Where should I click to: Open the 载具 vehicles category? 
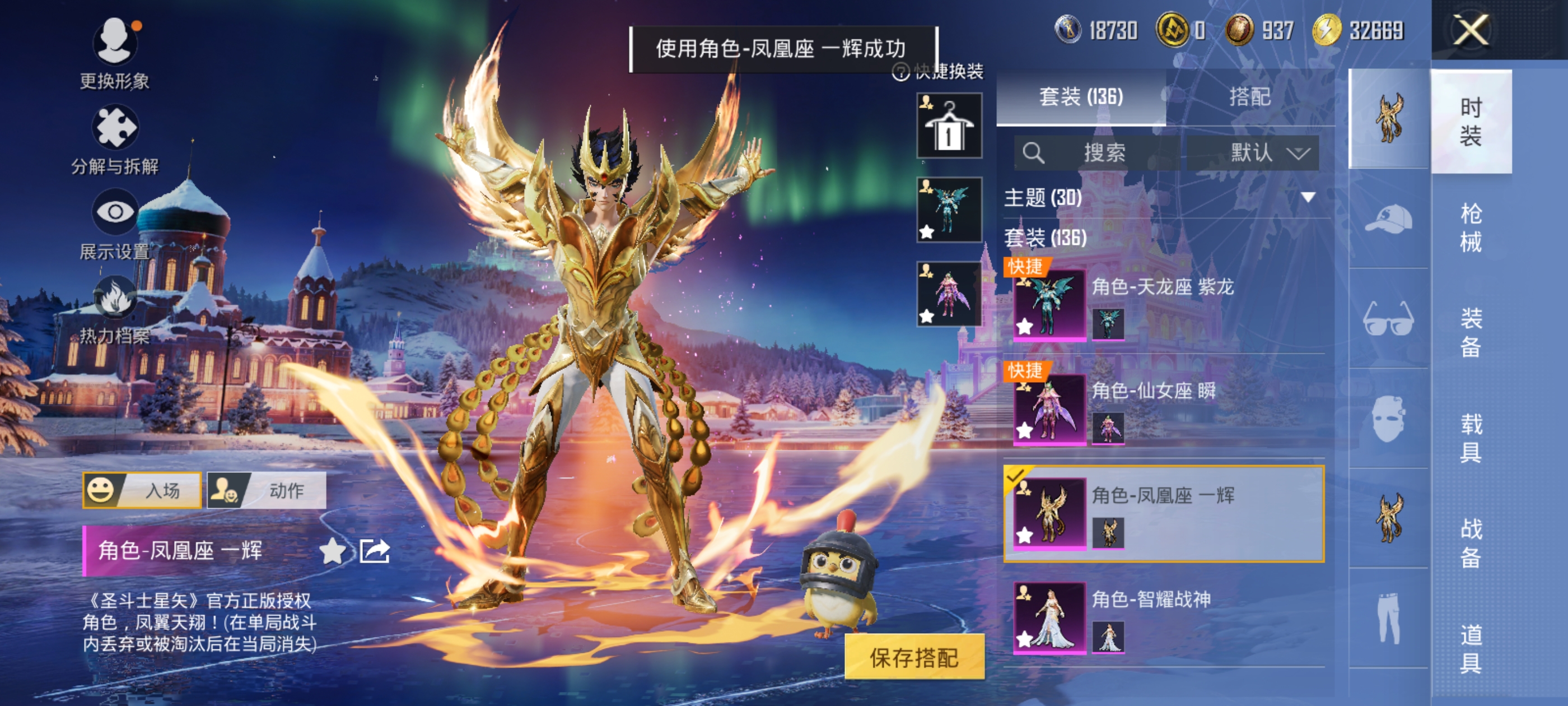(x=1471, y=438)
